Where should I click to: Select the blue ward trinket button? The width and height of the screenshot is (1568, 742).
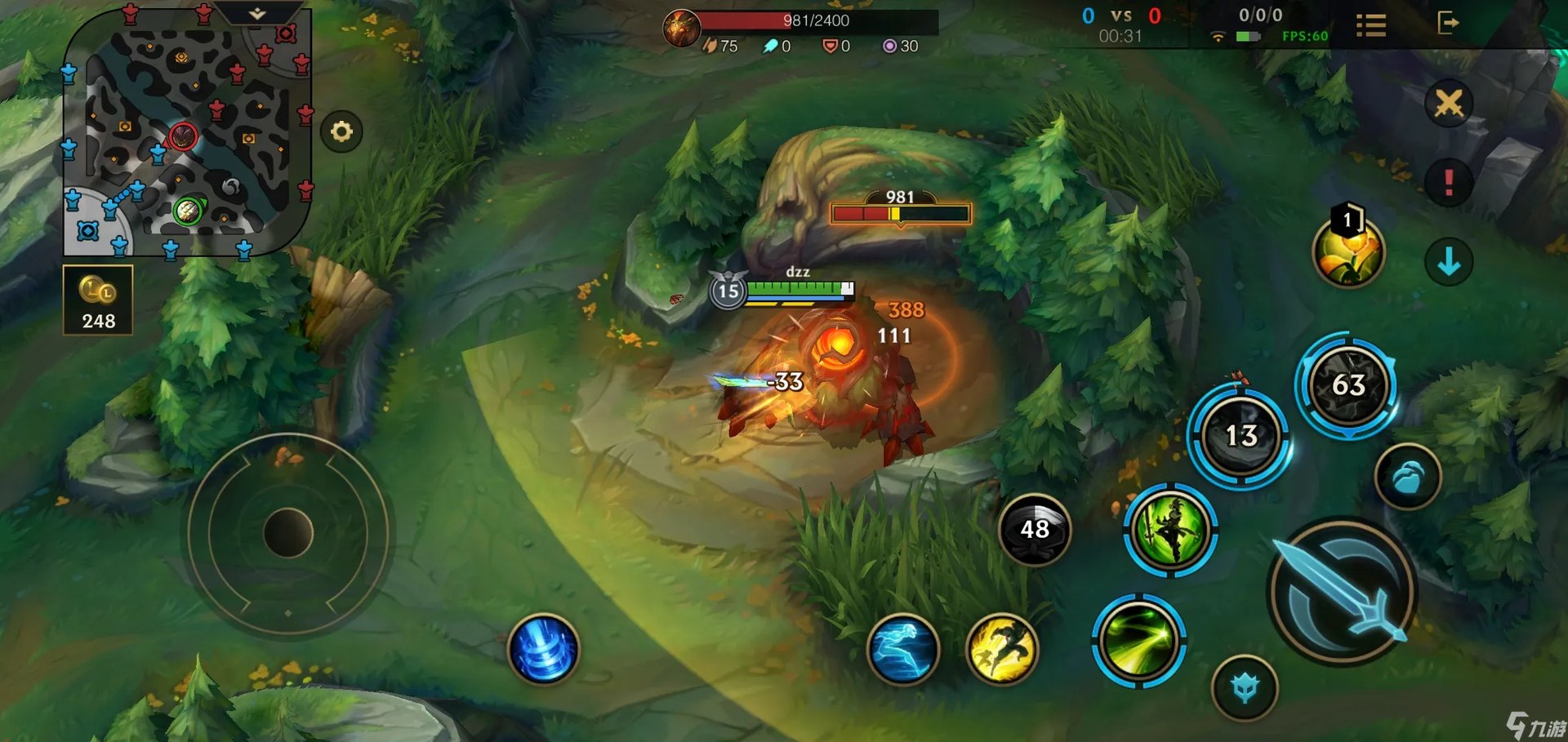point(1245,688)
